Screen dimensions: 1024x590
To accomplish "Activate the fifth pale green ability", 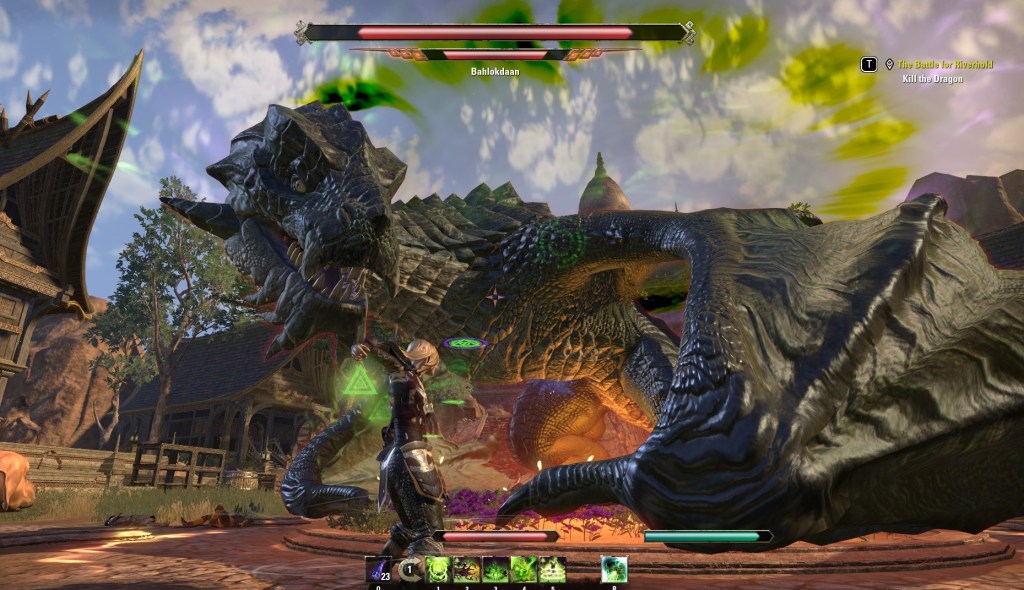I will [x=552, y=570].
